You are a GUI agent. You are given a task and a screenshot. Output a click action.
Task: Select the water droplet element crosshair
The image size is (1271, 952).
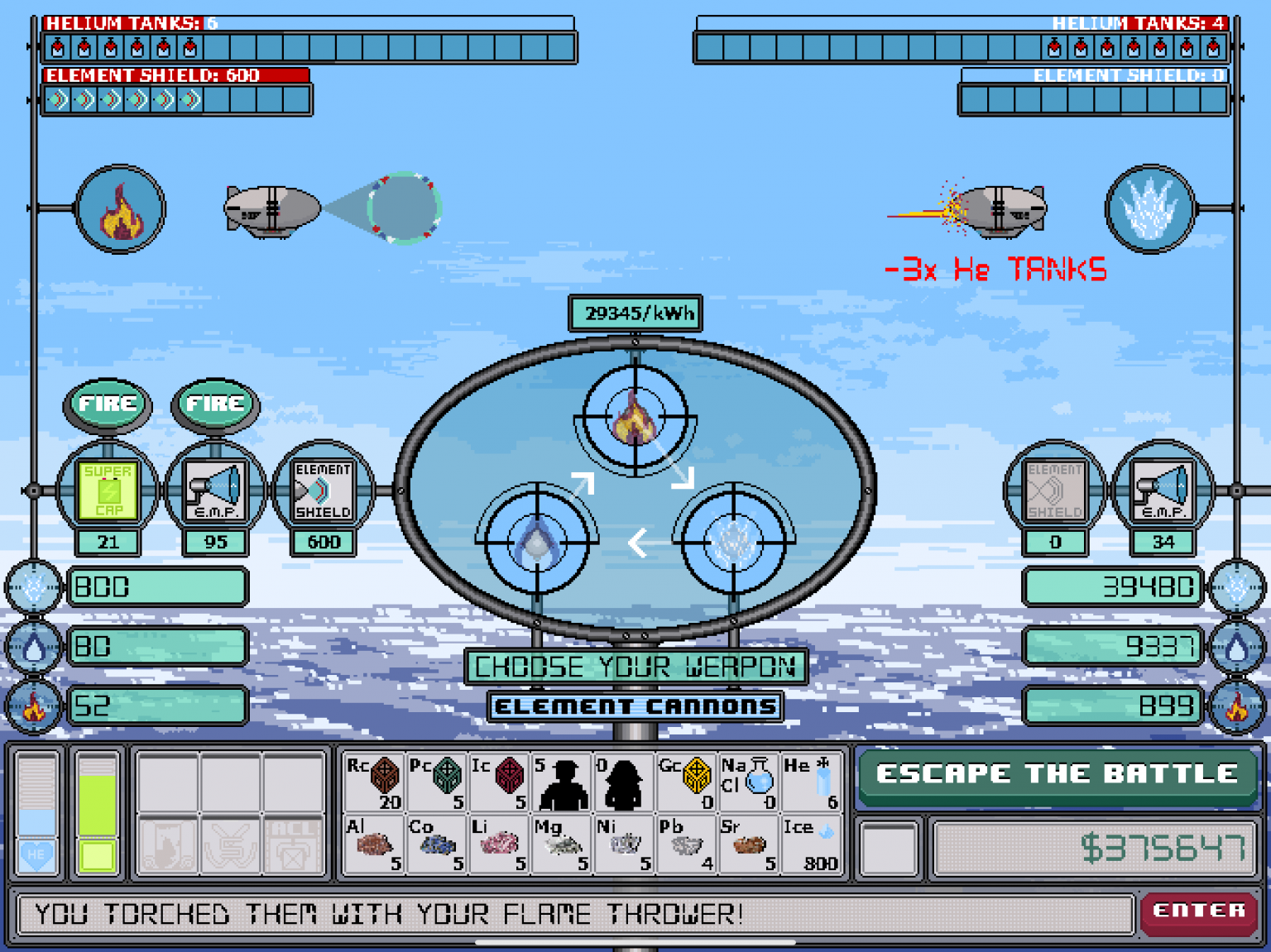[x=535, y=542]
